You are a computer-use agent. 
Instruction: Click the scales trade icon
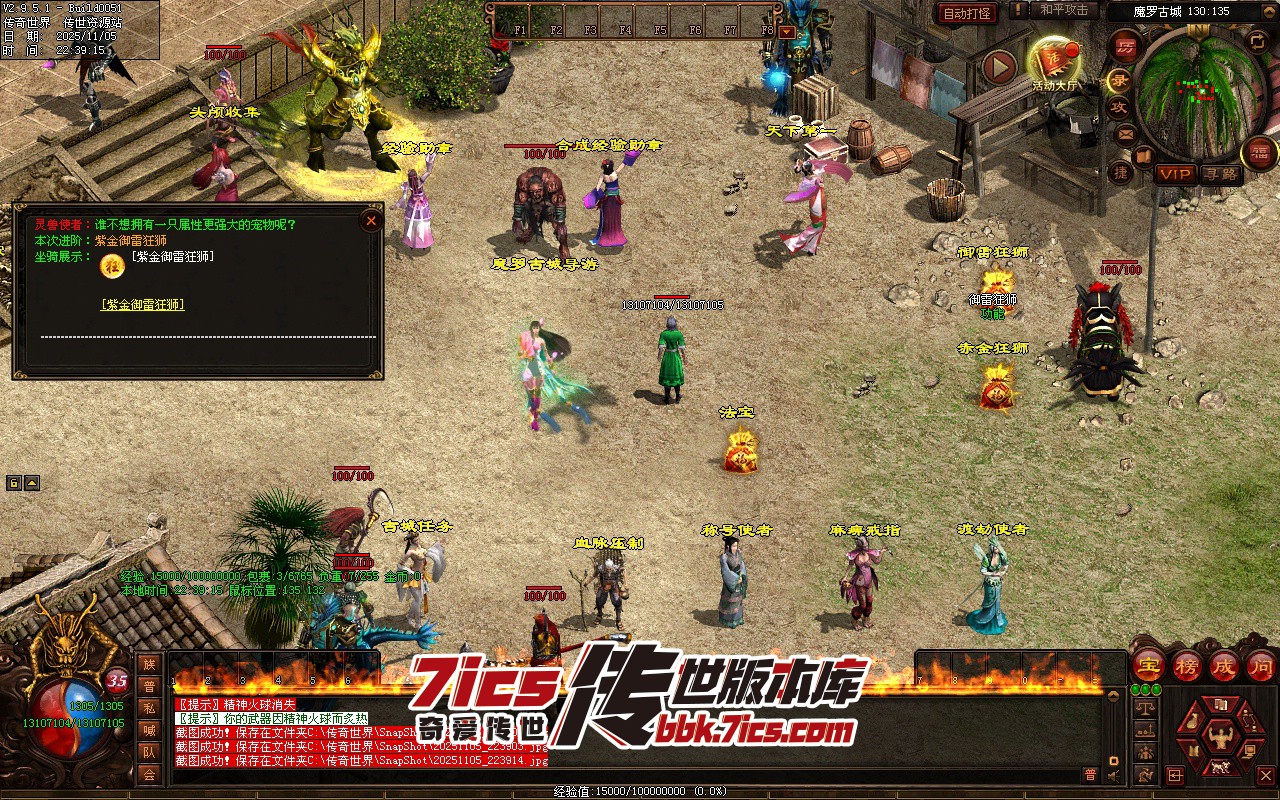pyautogui.click(x=1146, y=708)
